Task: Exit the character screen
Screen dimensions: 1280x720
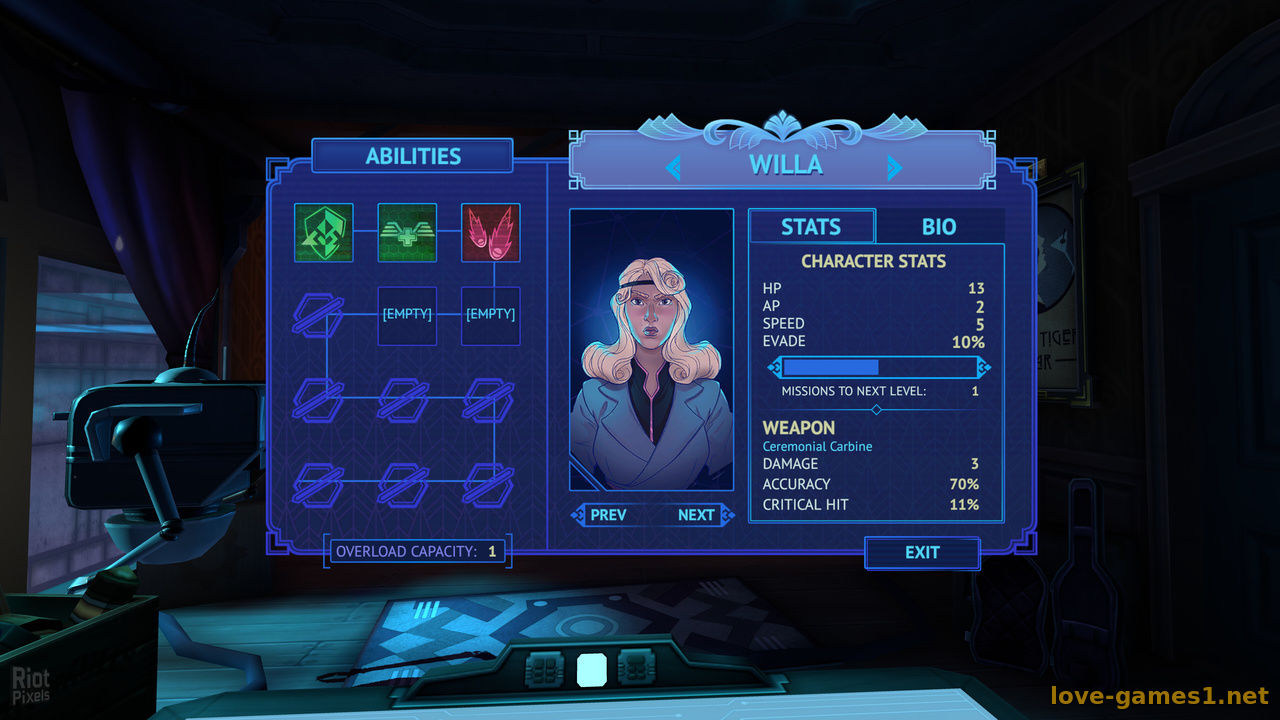Action: tap(922, 553)
